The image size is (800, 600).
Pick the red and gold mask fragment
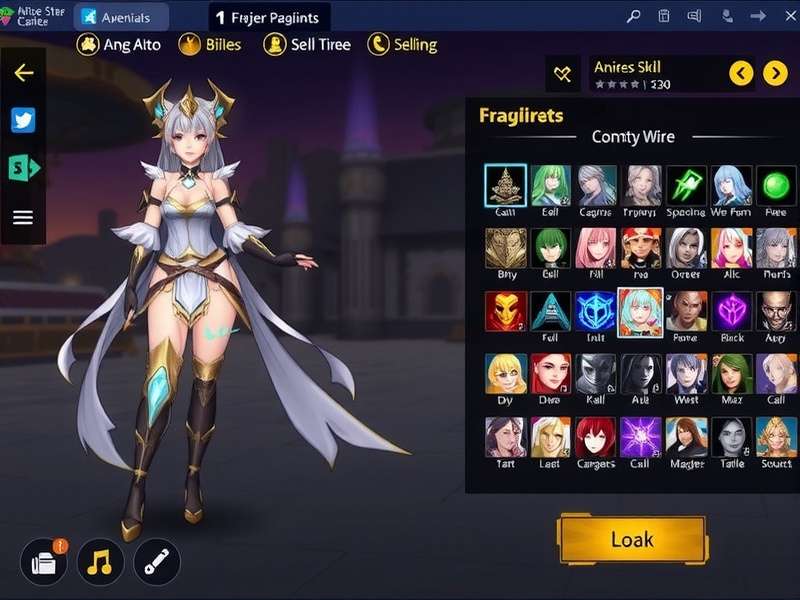pos(505,311)
